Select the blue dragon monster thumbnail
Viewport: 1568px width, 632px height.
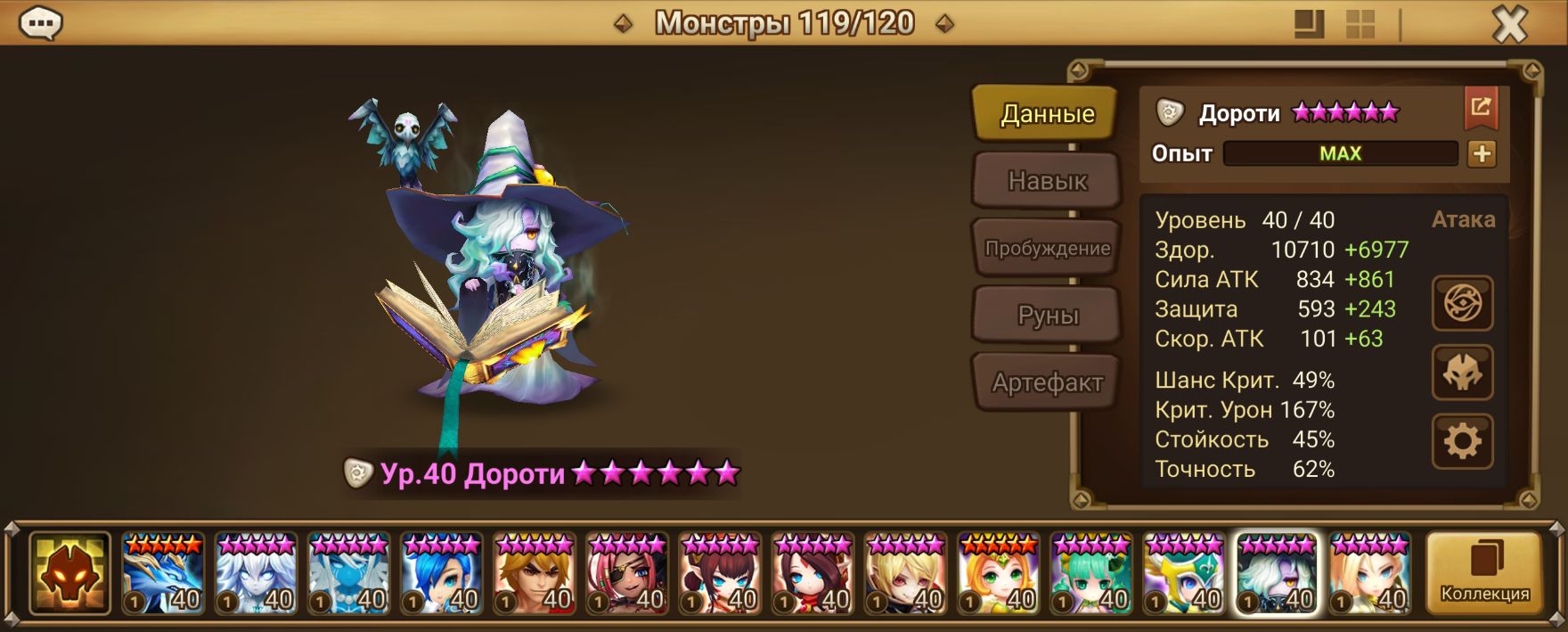click(163, 573)
